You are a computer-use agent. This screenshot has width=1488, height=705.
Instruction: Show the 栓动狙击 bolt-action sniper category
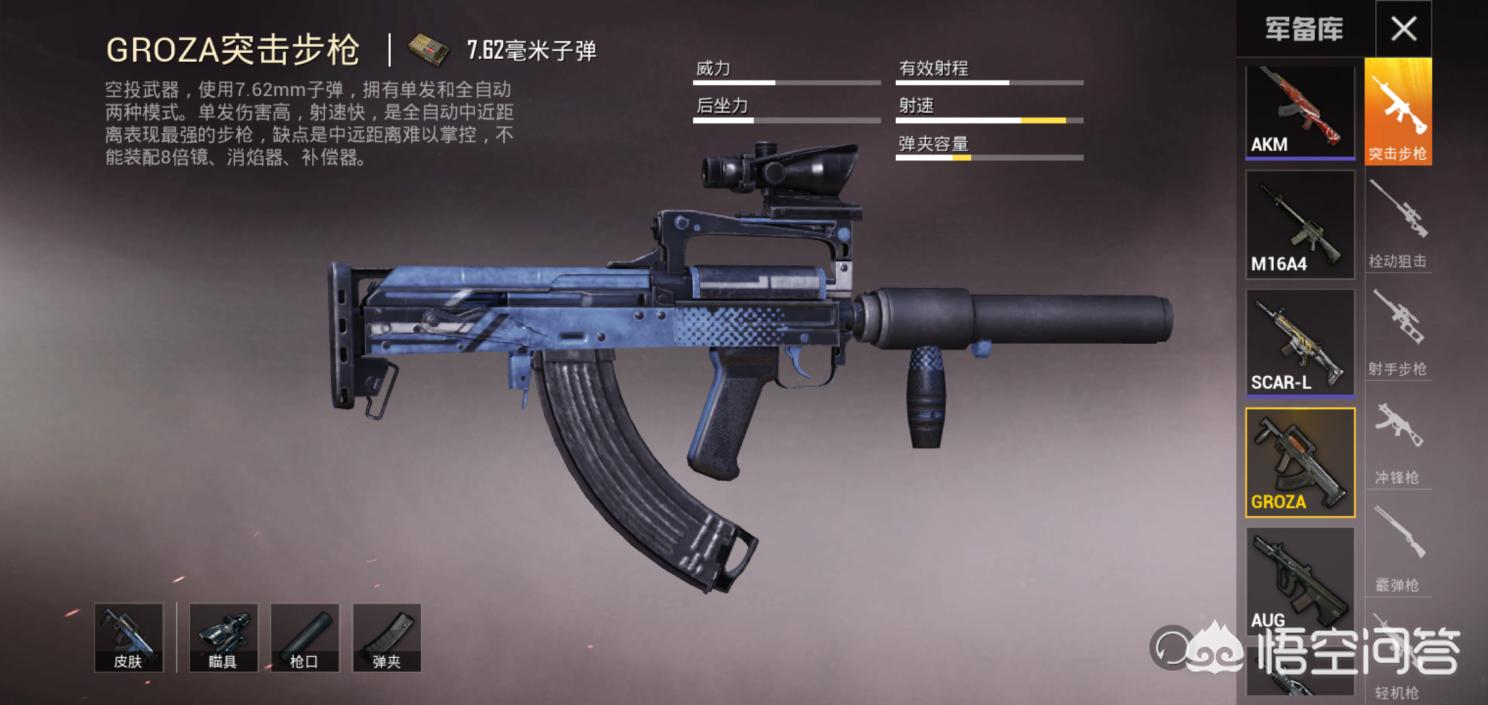[1398, 225]
